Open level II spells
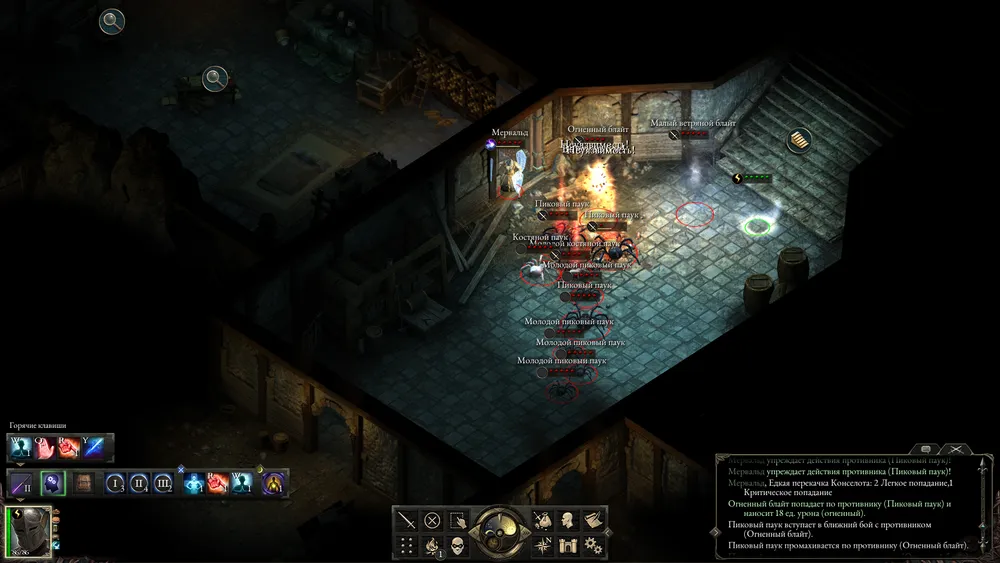1000x563 pixels. (x=139, y=484)
